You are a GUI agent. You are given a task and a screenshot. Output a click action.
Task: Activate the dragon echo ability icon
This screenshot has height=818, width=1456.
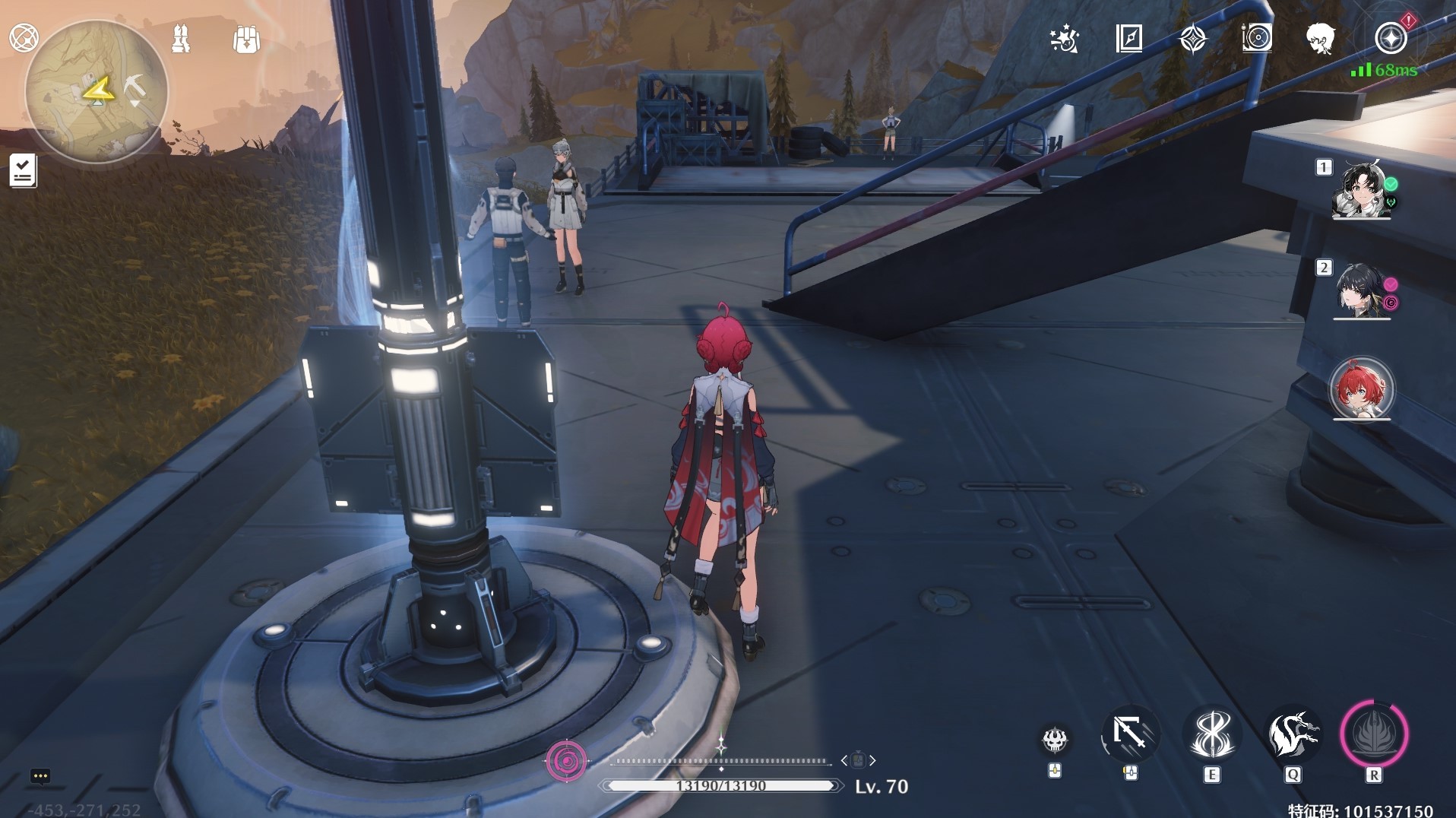click(x=1293, y=734)
